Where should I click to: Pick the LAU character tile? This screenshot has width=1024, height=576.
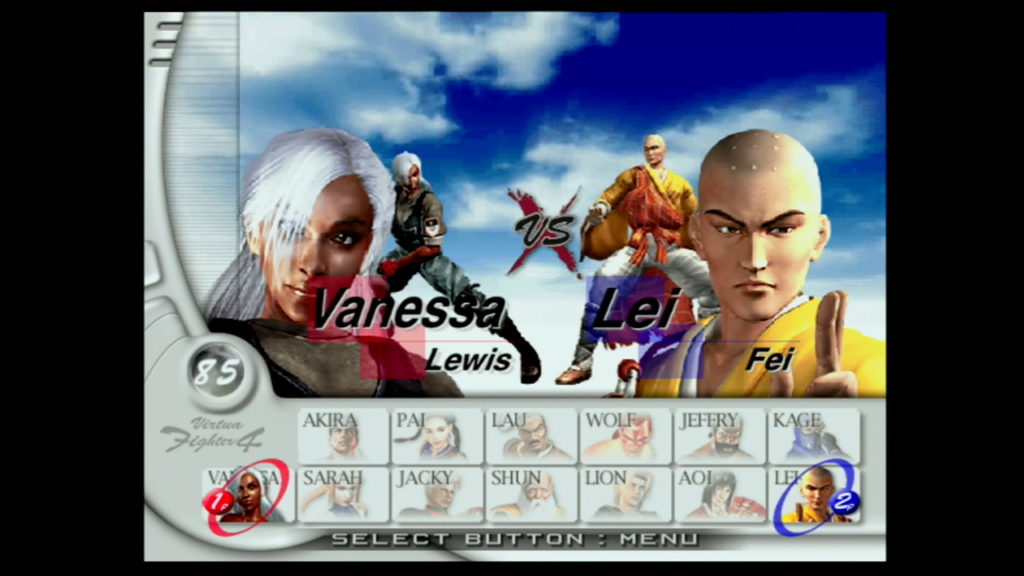click(x=531, y=435)
